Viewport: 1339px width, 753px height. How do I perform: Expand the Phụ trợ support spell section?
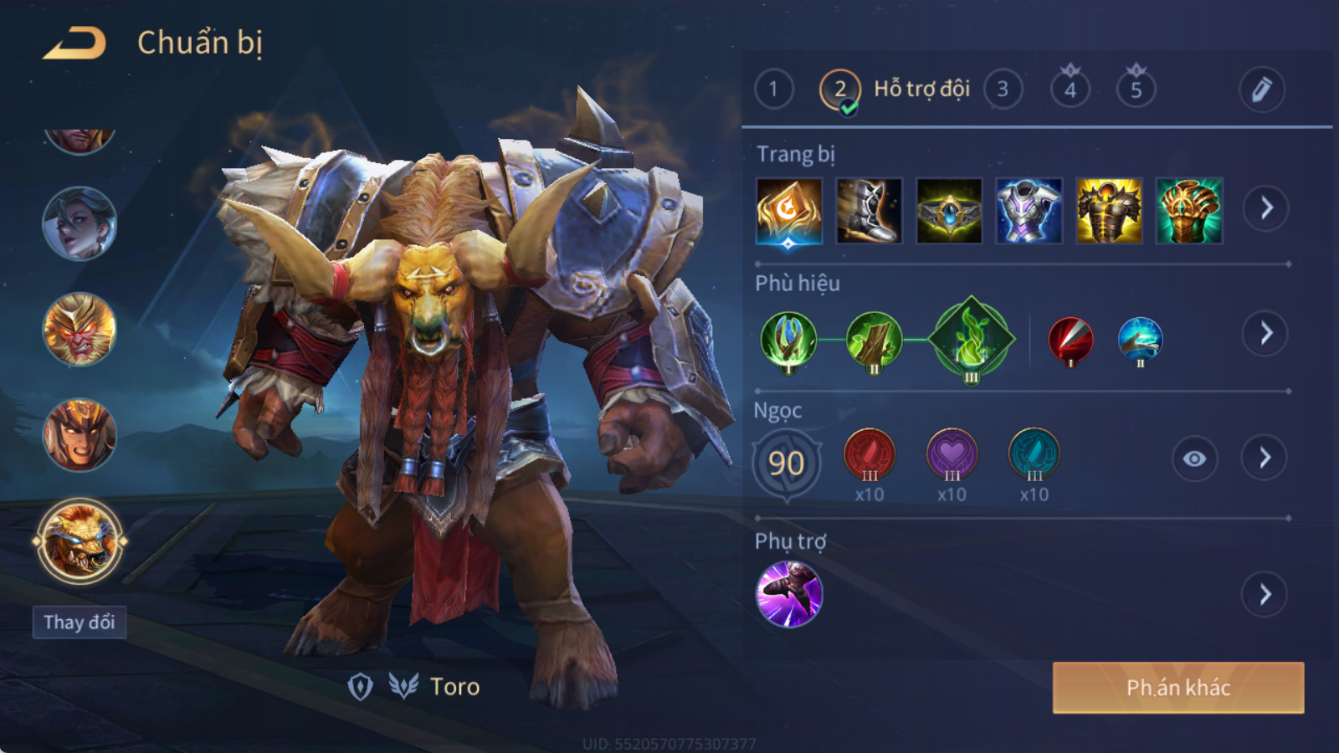pyautogui.click(x=1265, y=594)
